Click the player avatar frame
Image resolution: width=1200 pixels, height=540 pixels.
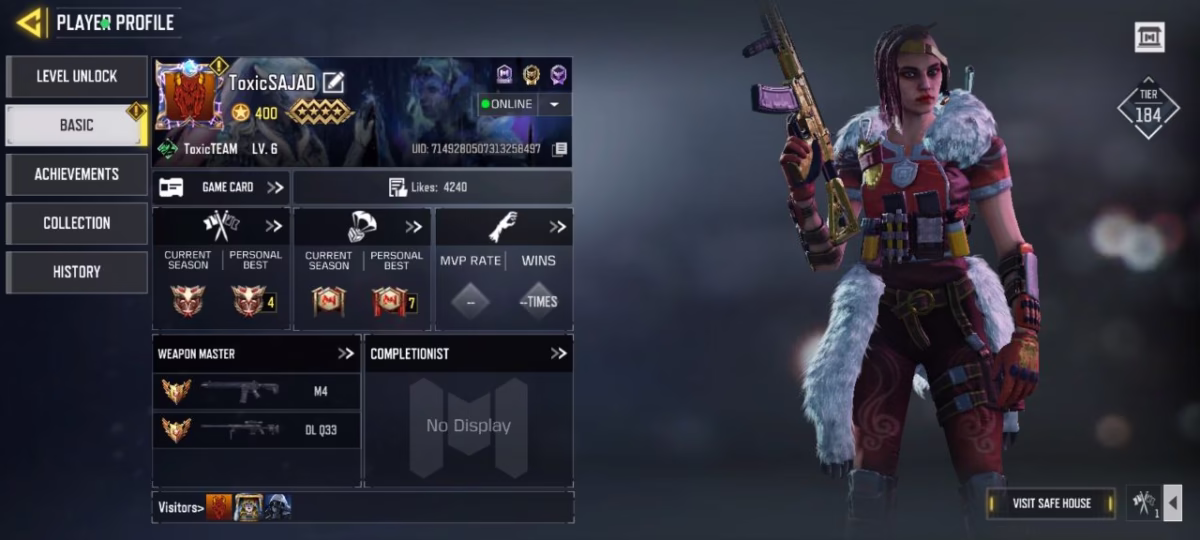[189, 97]
